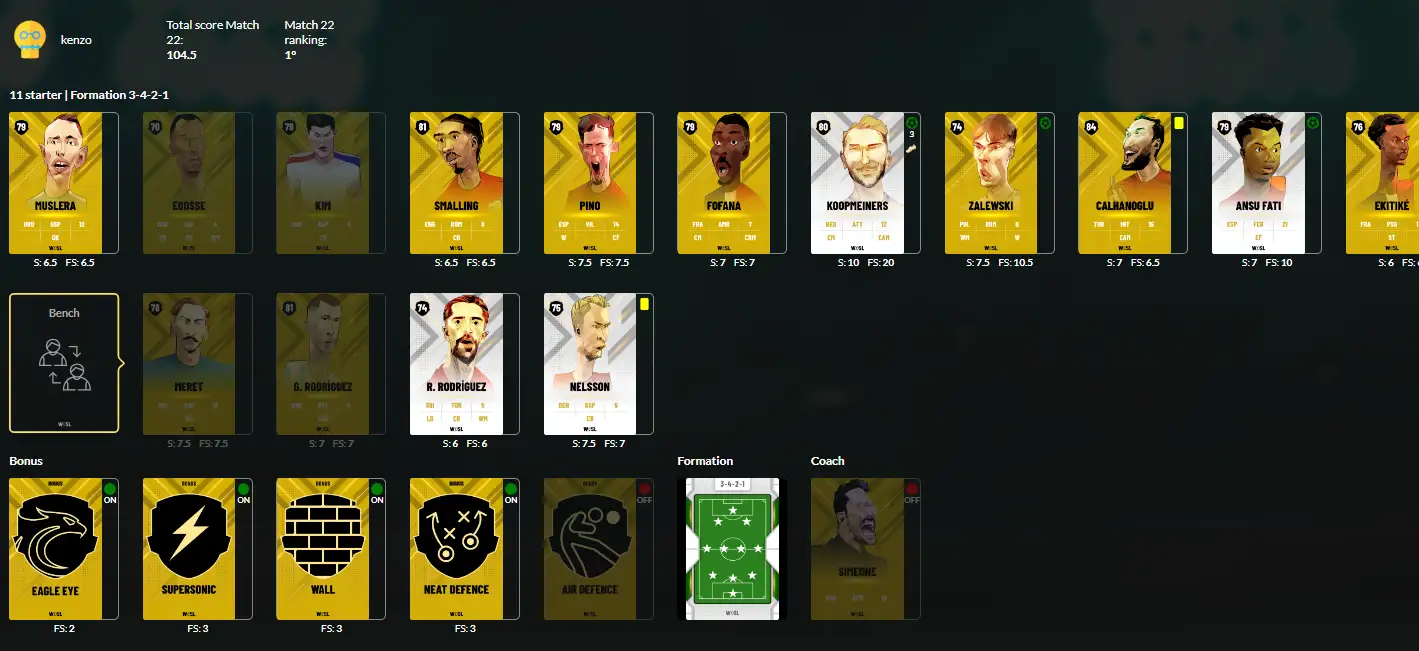The image size is (1419, 651).
Task: Open the Pino player card
Action: click(591, 182)
